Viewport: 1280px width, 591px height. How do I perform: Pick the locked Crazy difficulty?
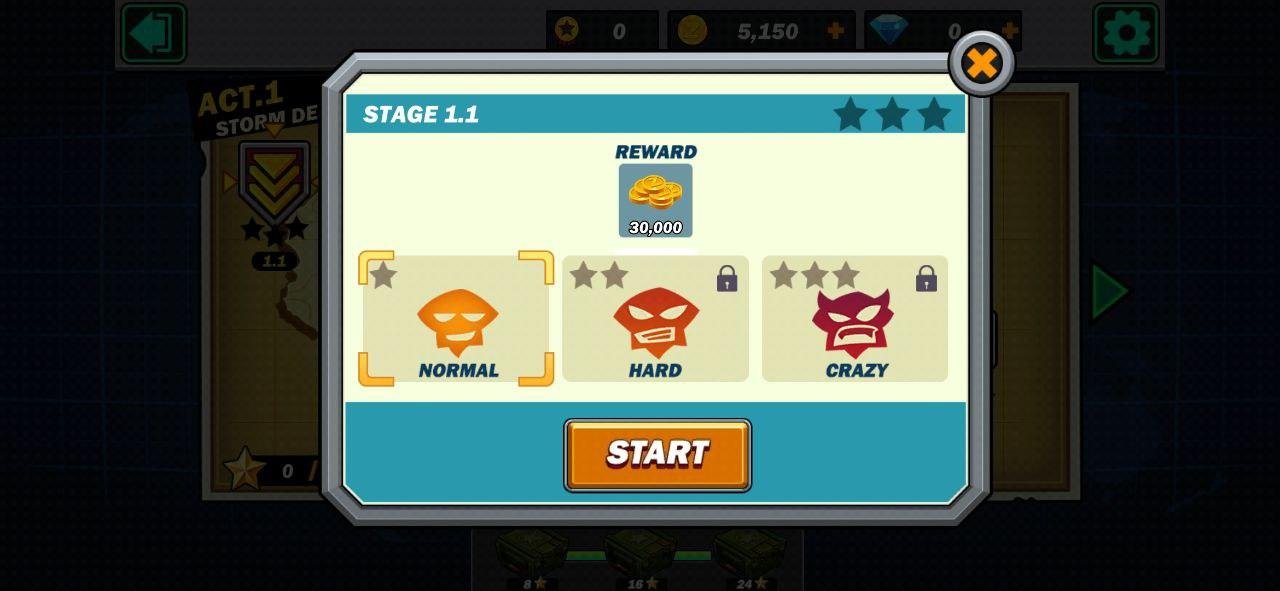point(854,319)
